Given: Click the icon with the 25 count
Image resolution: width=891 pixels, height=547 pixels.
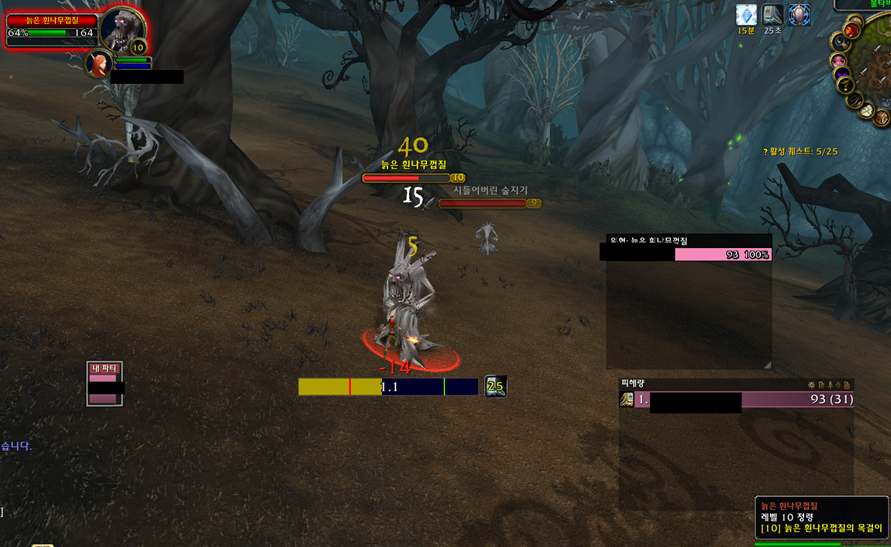Looking at the screenshot, I should click(495, 386).
